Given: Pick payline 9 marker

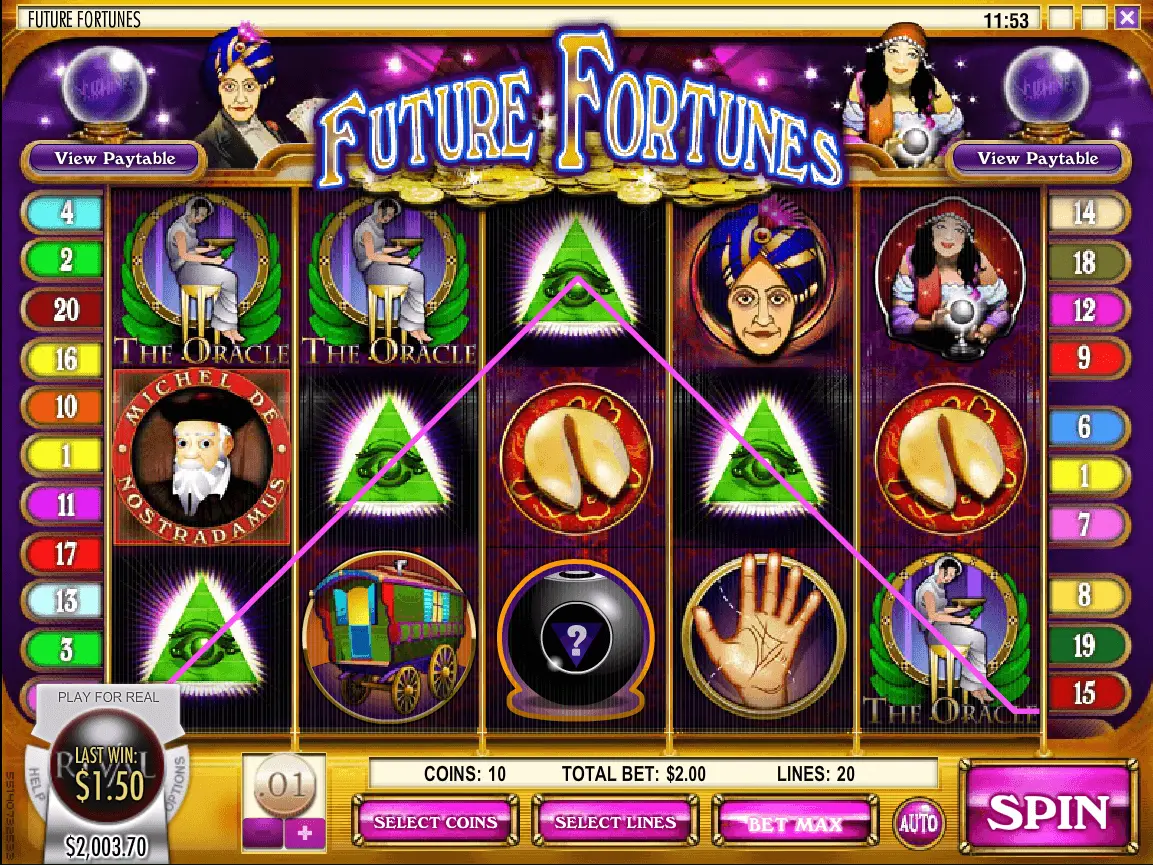Looking at the screenshot, I should [1085, 357].
